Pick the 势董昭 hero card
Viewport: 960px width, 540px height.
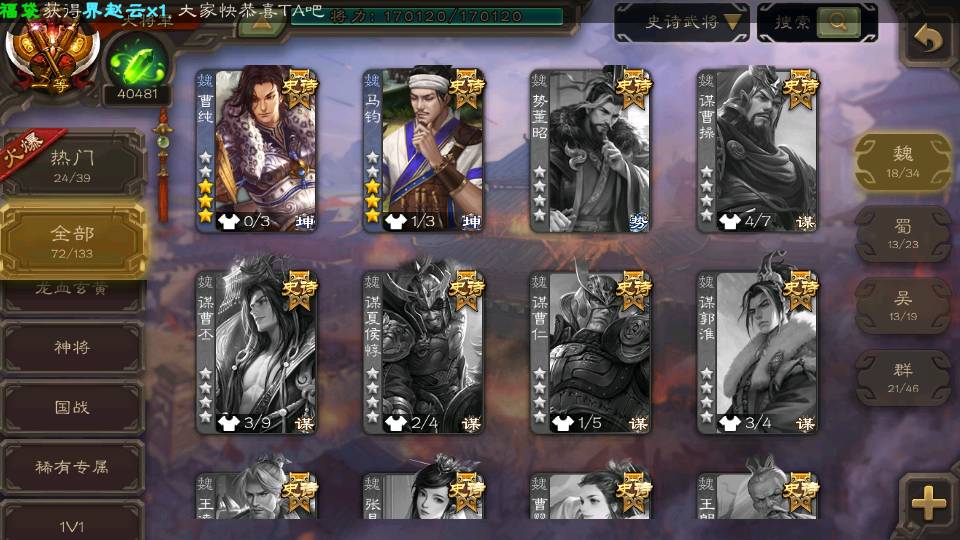590,150
